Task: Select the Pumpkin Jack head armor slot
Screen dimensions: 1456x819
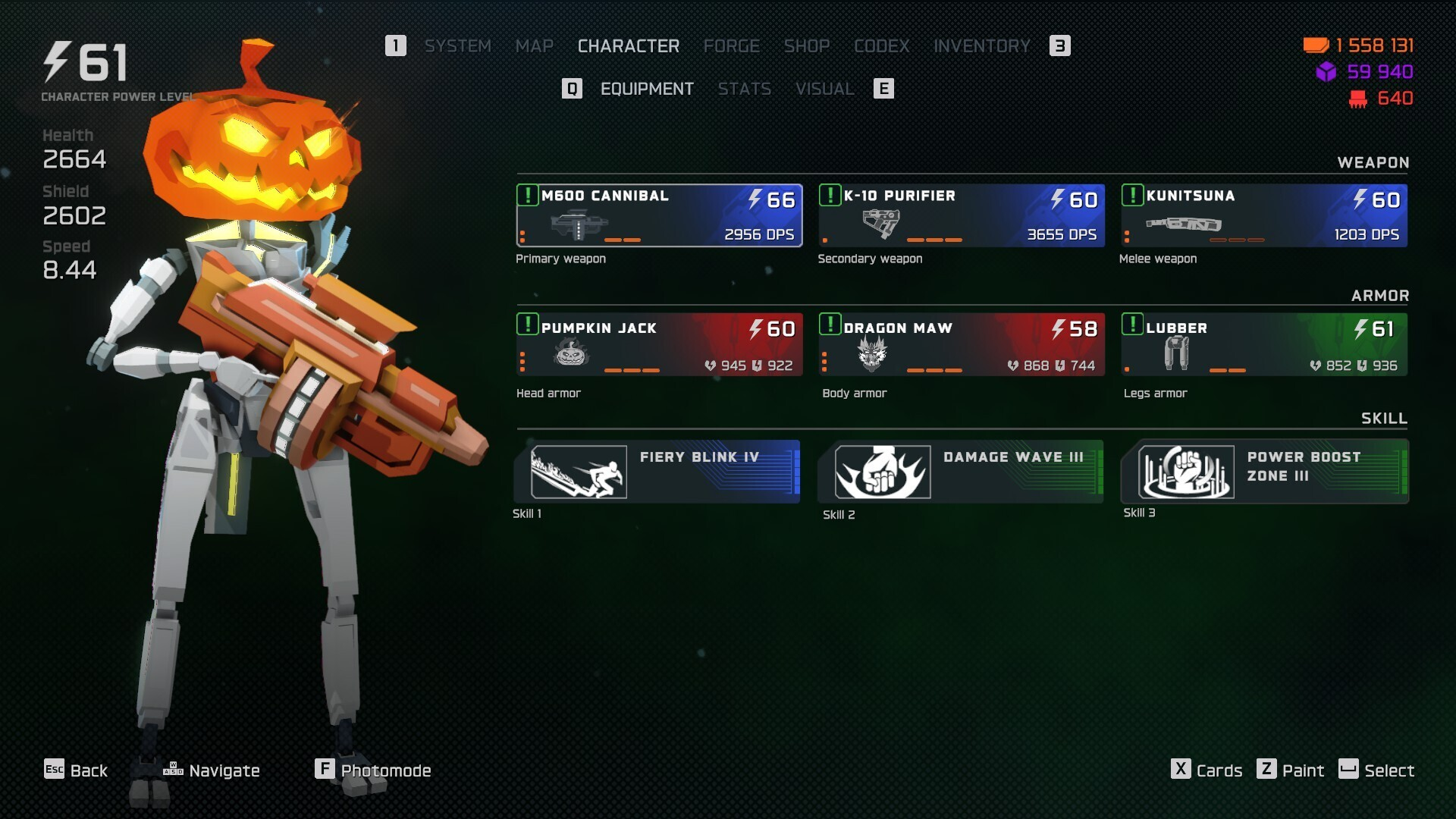Action: coord(659,345)
